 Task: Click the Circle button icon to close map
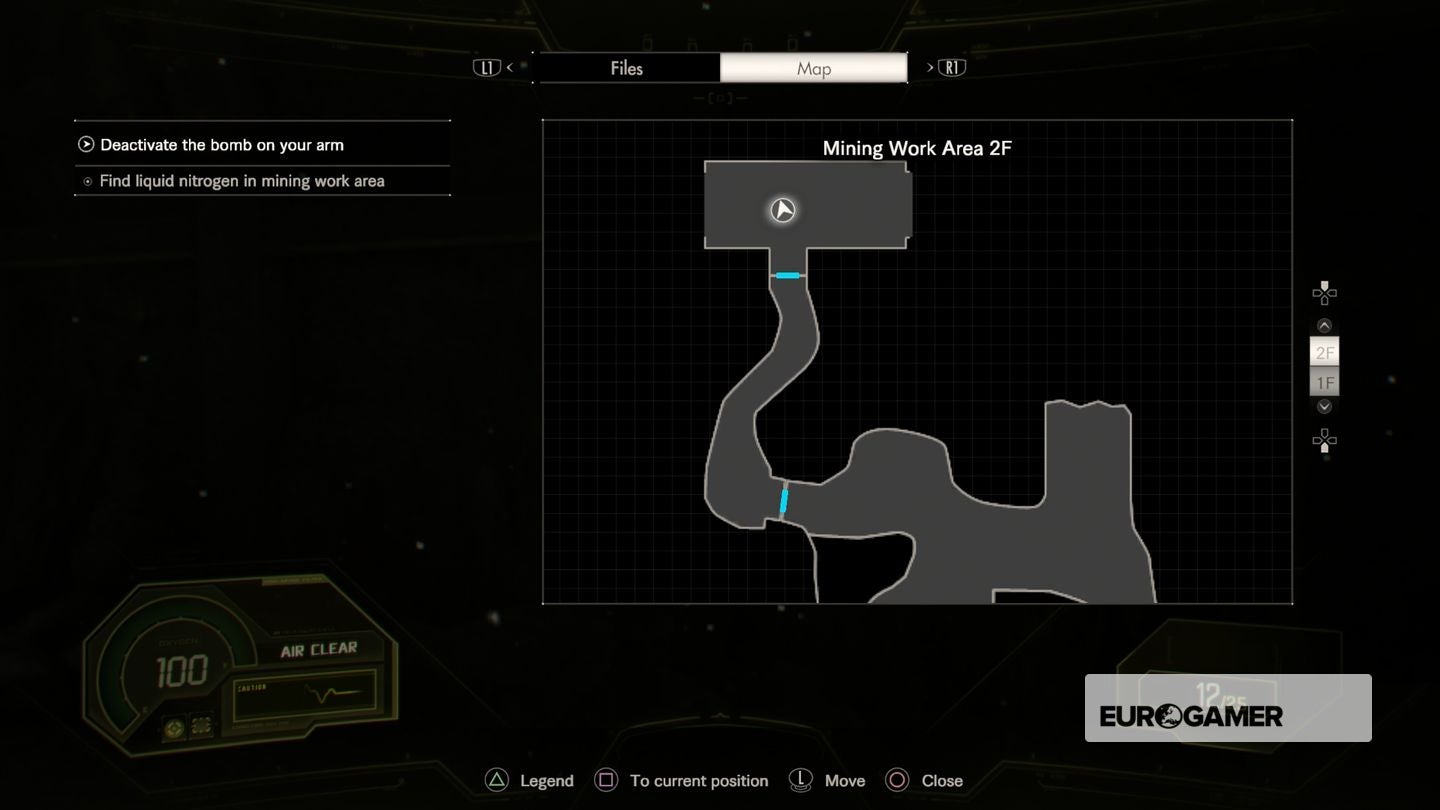[898, 780]
